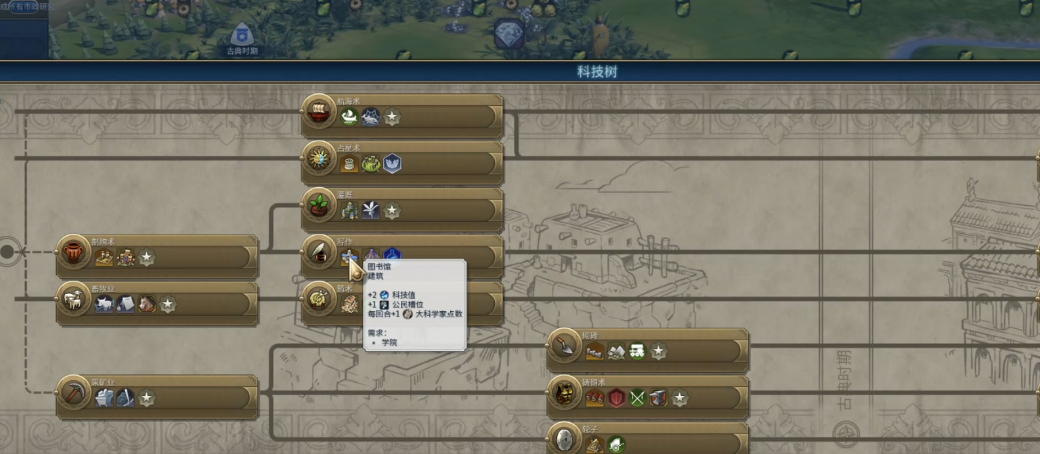
Task: Click the anvil icon in Bronze Working
Action: [x=658, y=398]
